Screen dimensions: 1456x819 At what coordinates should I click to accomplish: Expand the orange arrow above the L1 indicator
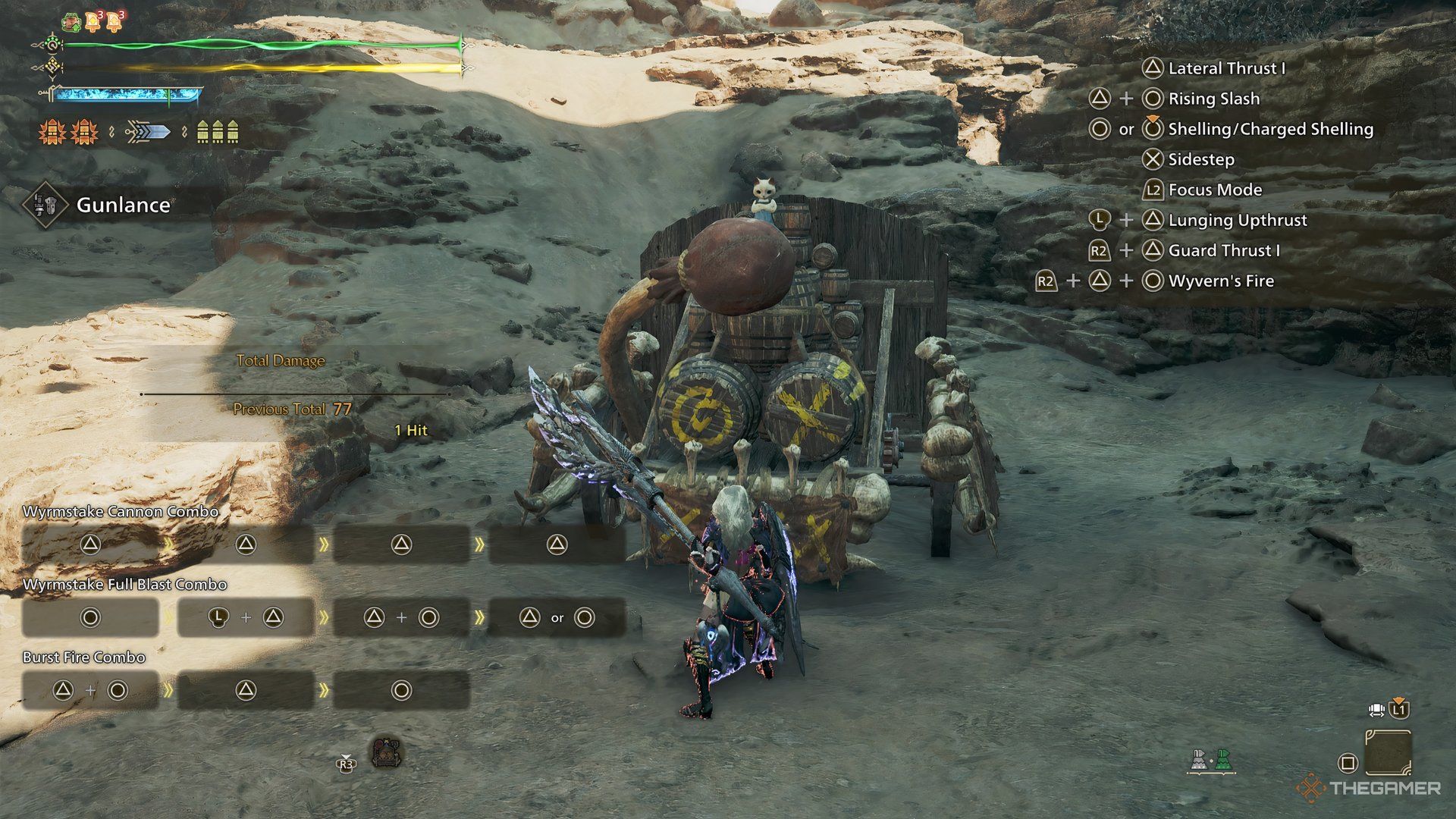[1398, 699]
